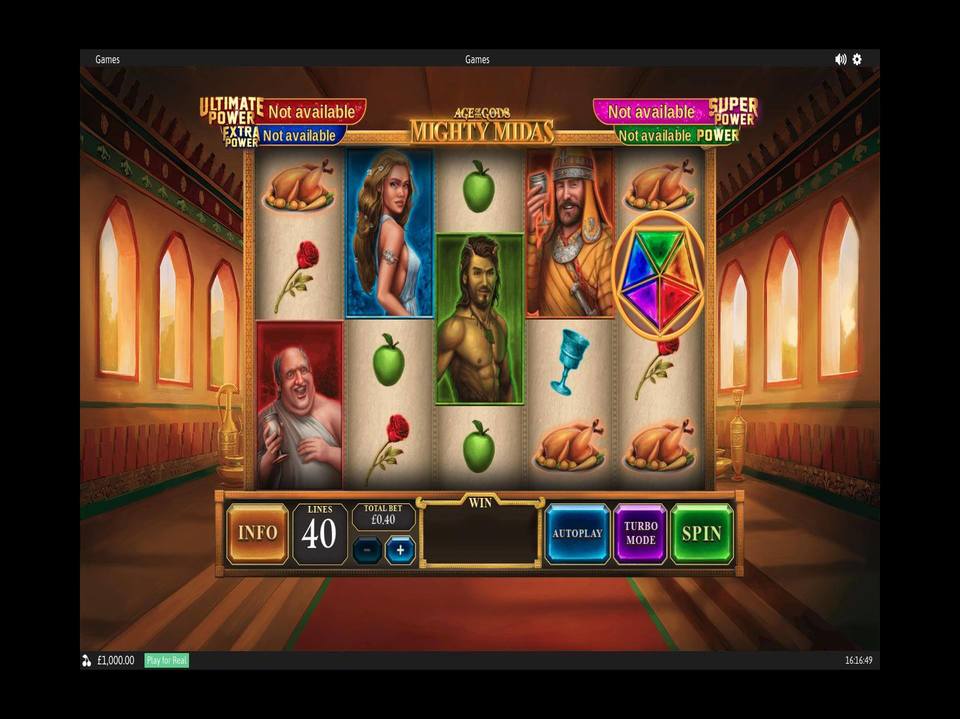Toggle Turbo Mode
960x719 pixels.
coord(640,533)
